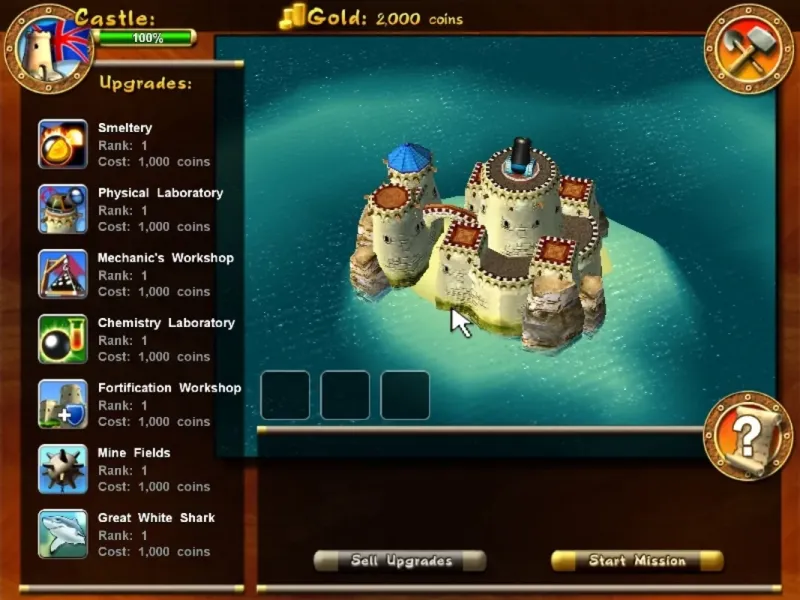The width and height of the screenshot is (800, 600).
Task: Select the Mine Fields upgrade
Action: [x=63, y=469]
